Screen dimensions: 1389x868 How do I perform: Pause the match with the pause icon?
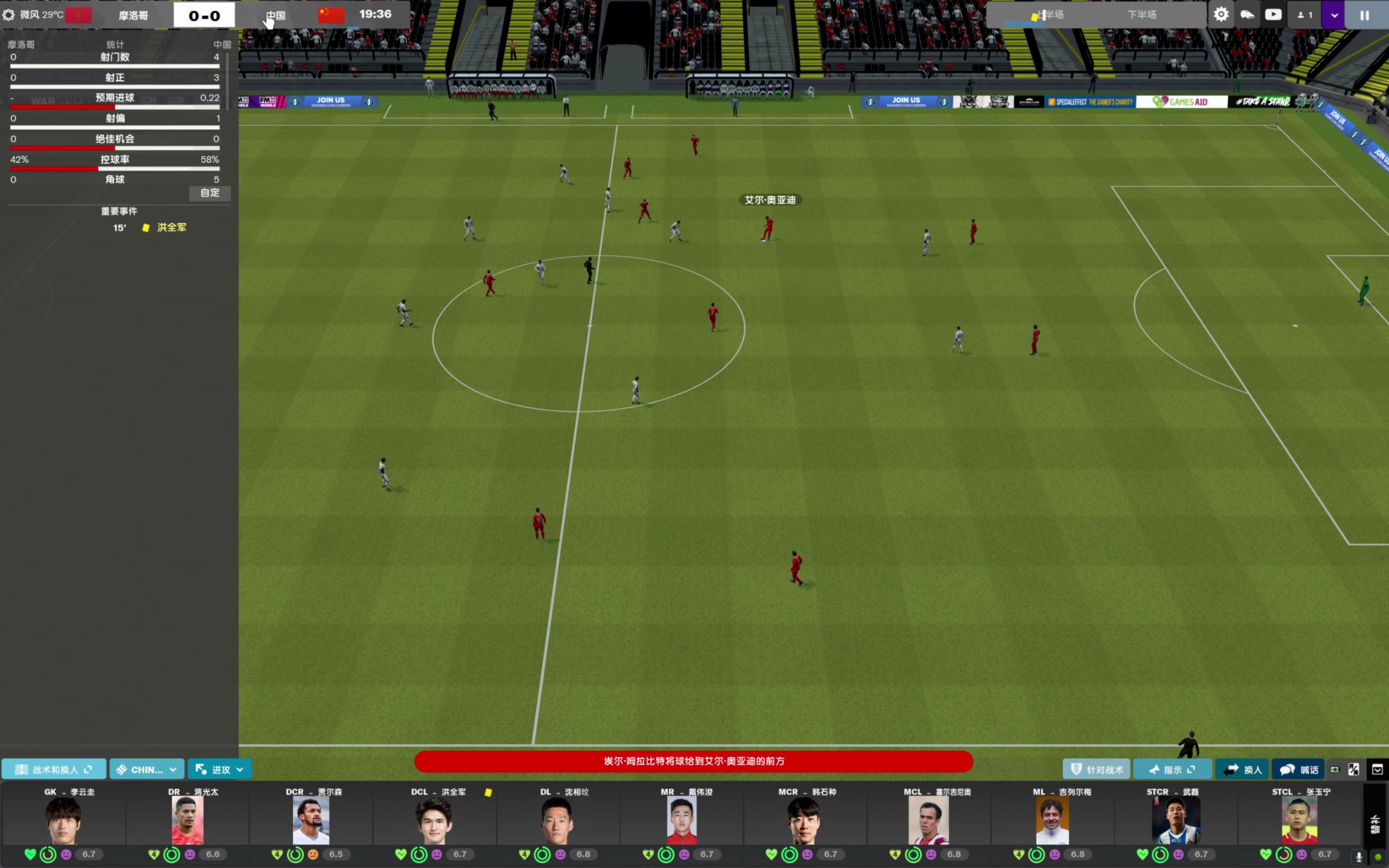click(1365, 14)
